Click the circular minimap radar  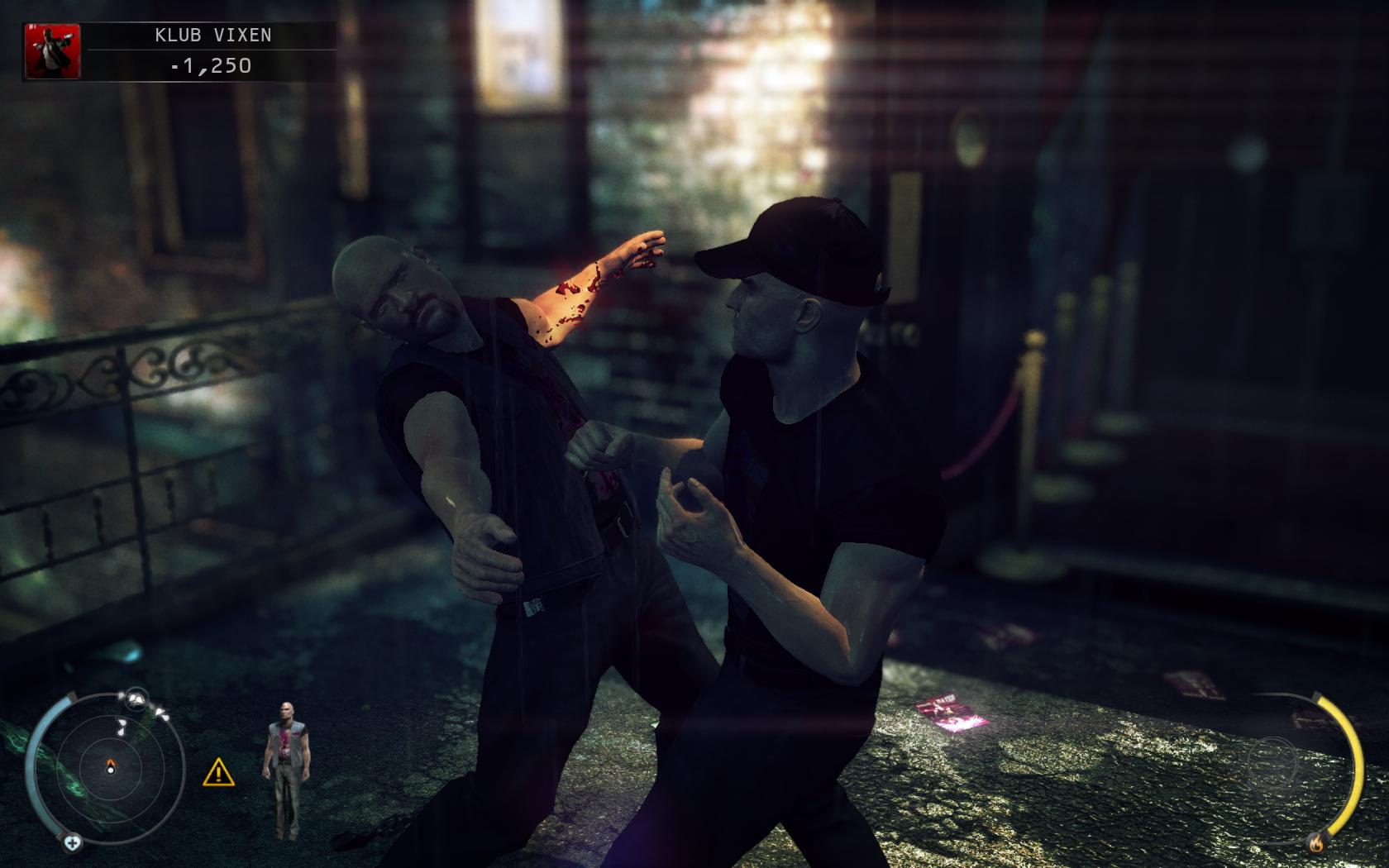point(110,767)
